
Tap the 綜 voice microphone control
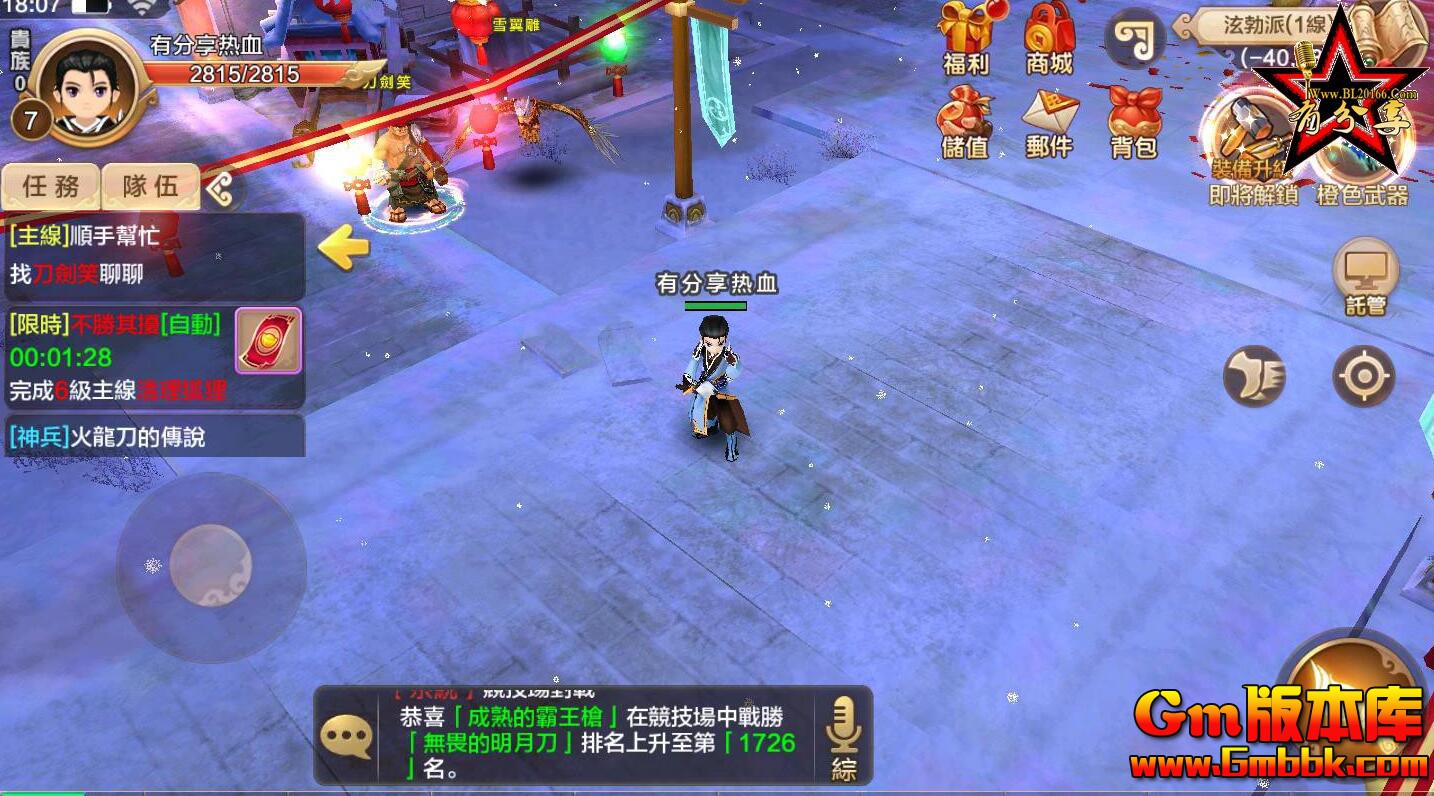pyautogui.click(x=843, y=737)
